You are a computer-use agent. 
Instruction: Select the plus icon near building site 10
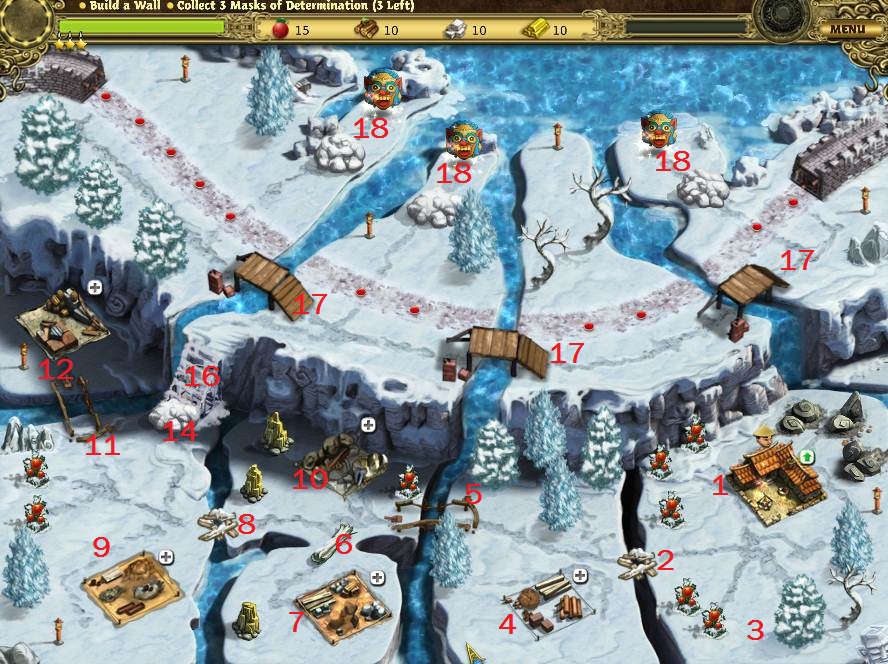368,426
